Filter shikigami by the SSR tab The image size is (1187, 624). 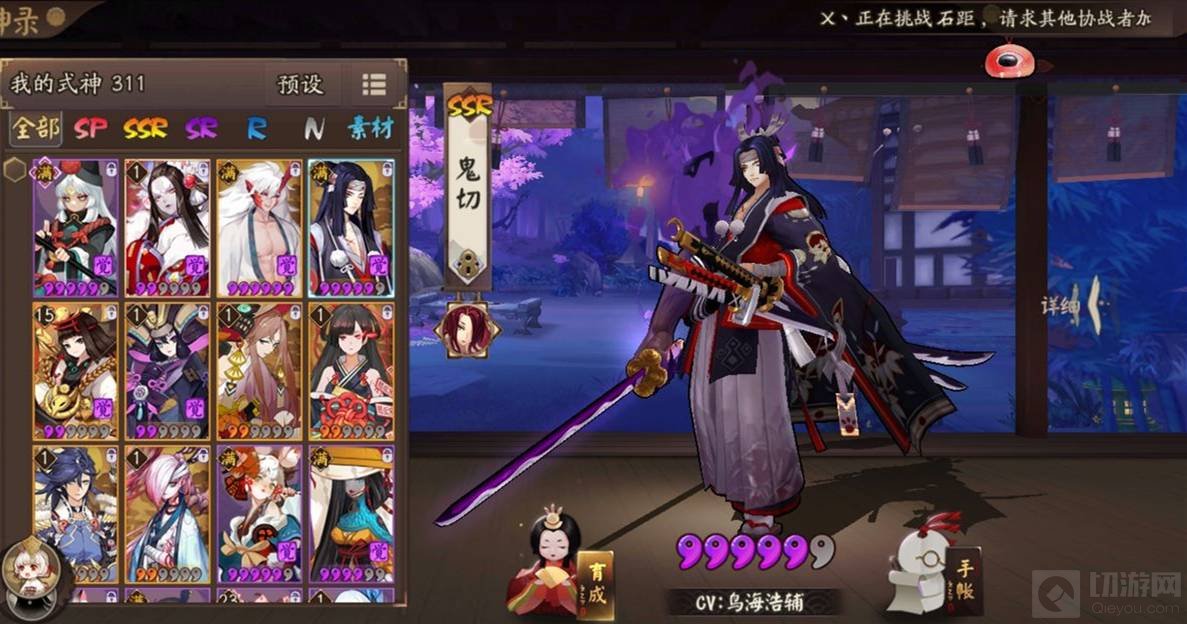[145, 129]
